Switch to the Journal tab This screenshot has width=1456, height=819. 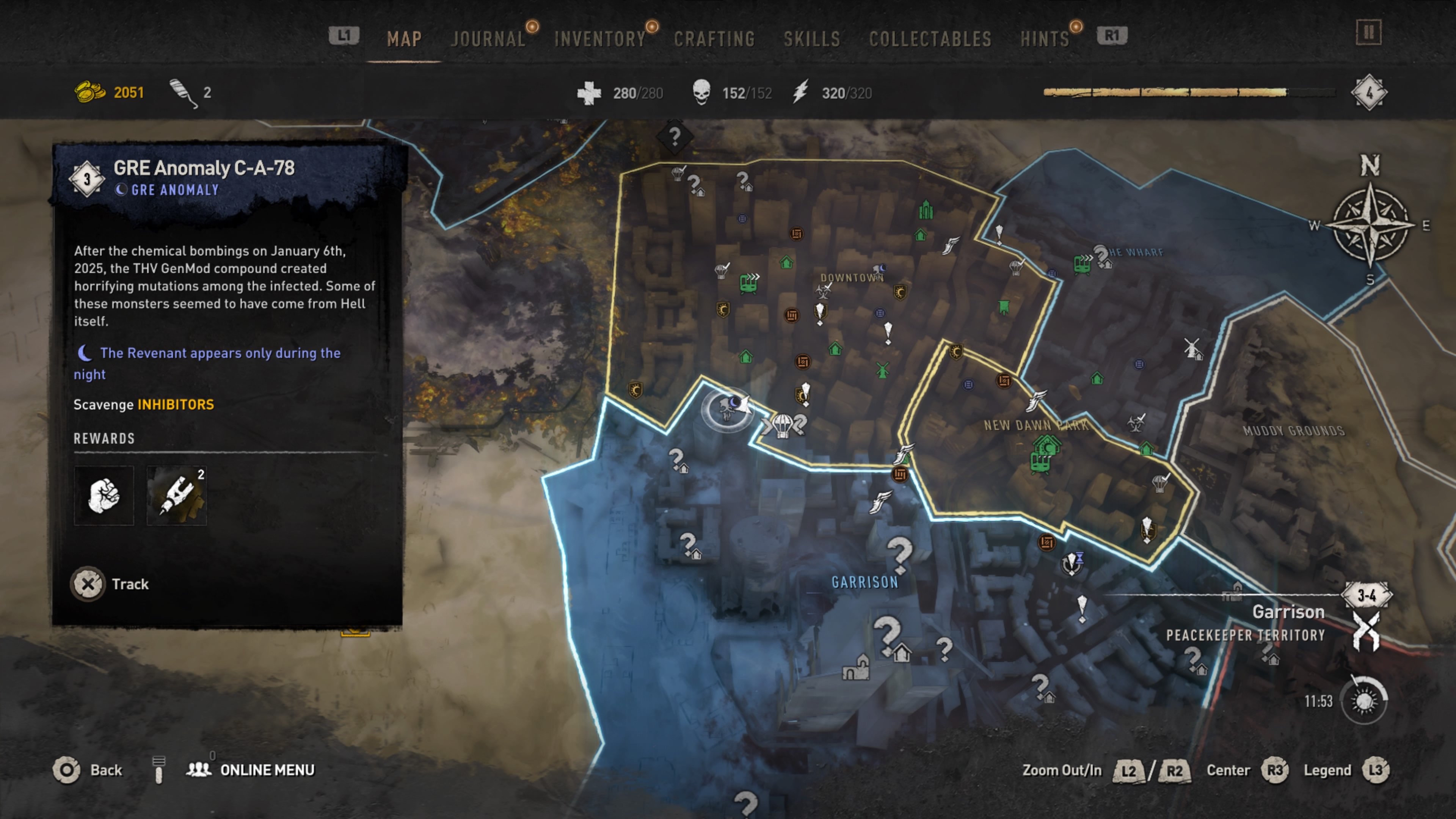coord(488,39)
